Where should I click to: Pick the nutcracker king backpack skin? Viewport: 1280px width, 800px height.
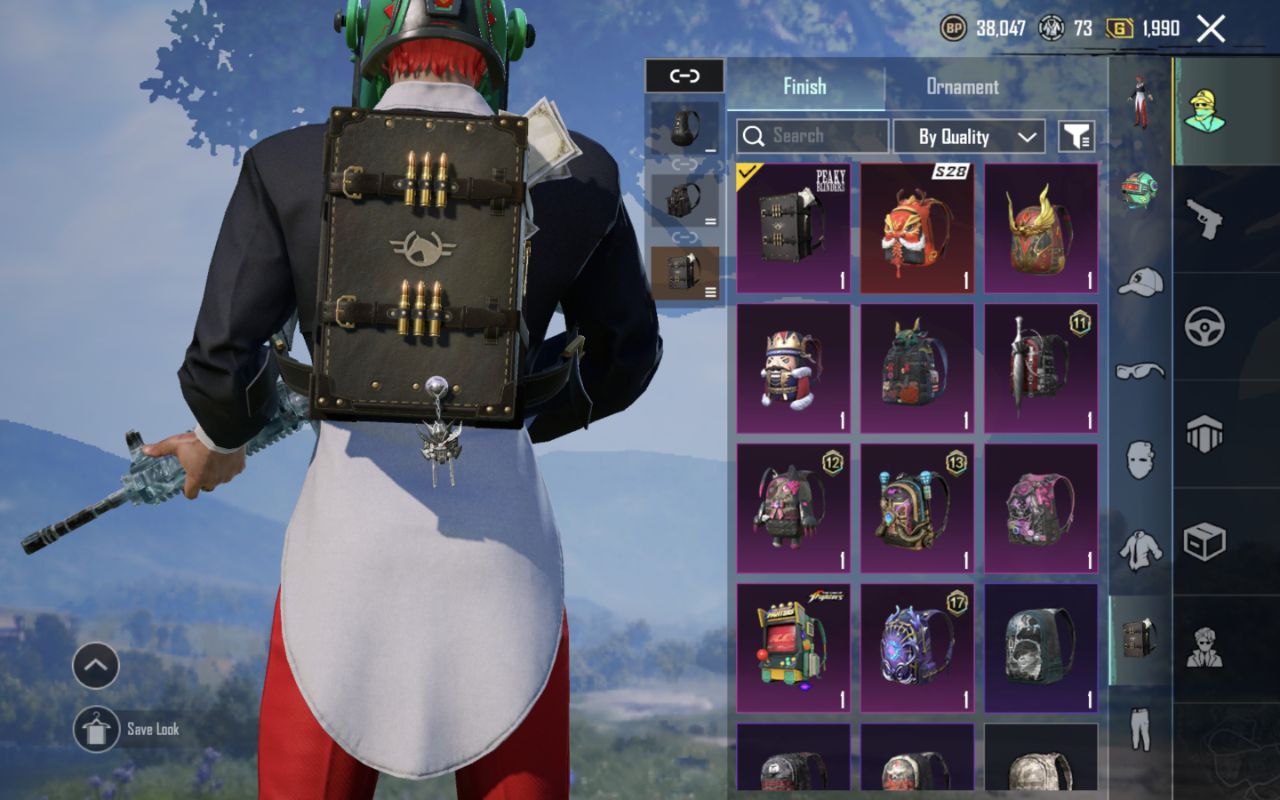(x=793, y=368)
